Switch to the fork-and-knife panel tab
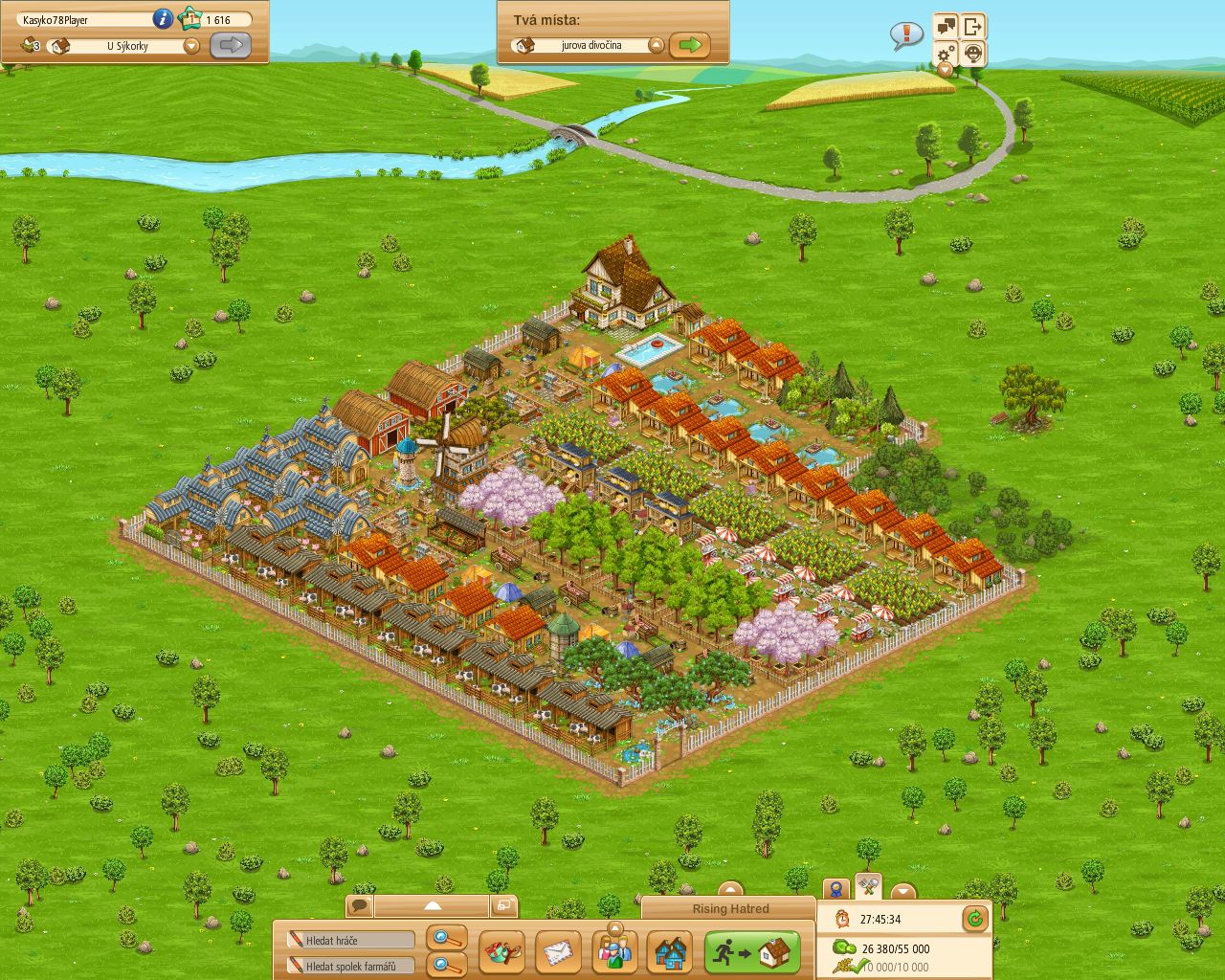1225x980 pixels. (867, 888)
